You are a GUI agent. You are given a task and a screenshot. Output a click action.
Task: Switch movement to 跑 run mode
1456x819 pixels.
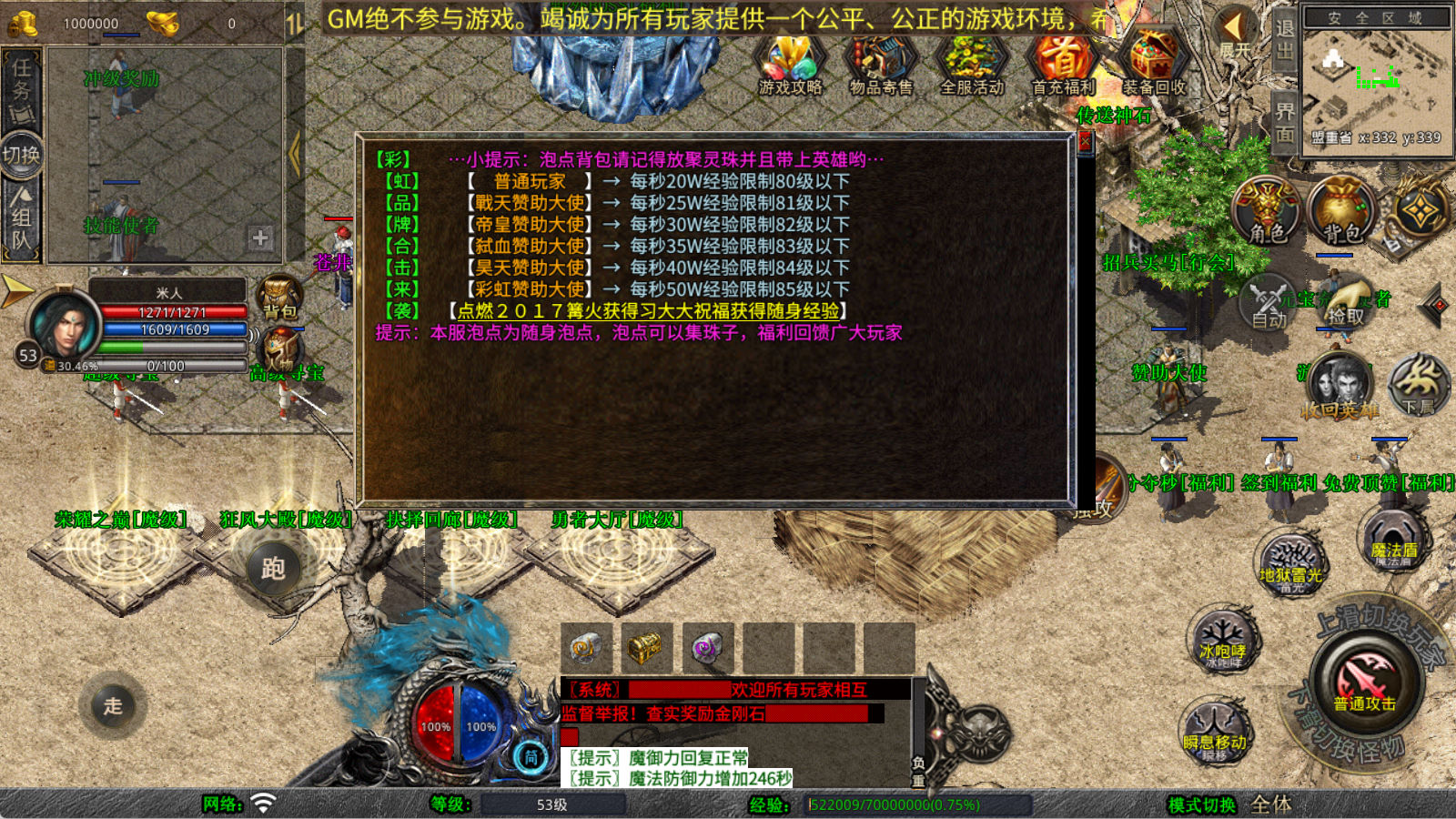click(x=273, y=568)
